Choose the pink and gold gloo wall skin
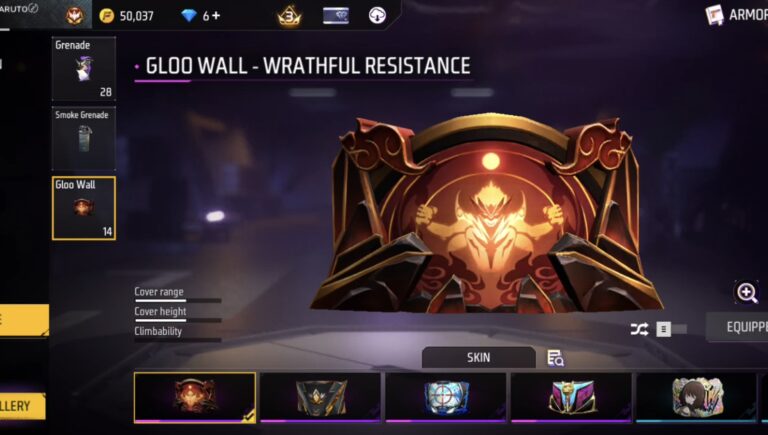Screen dimensions: 768x435 pyautogui.click(x=571, y=397)
